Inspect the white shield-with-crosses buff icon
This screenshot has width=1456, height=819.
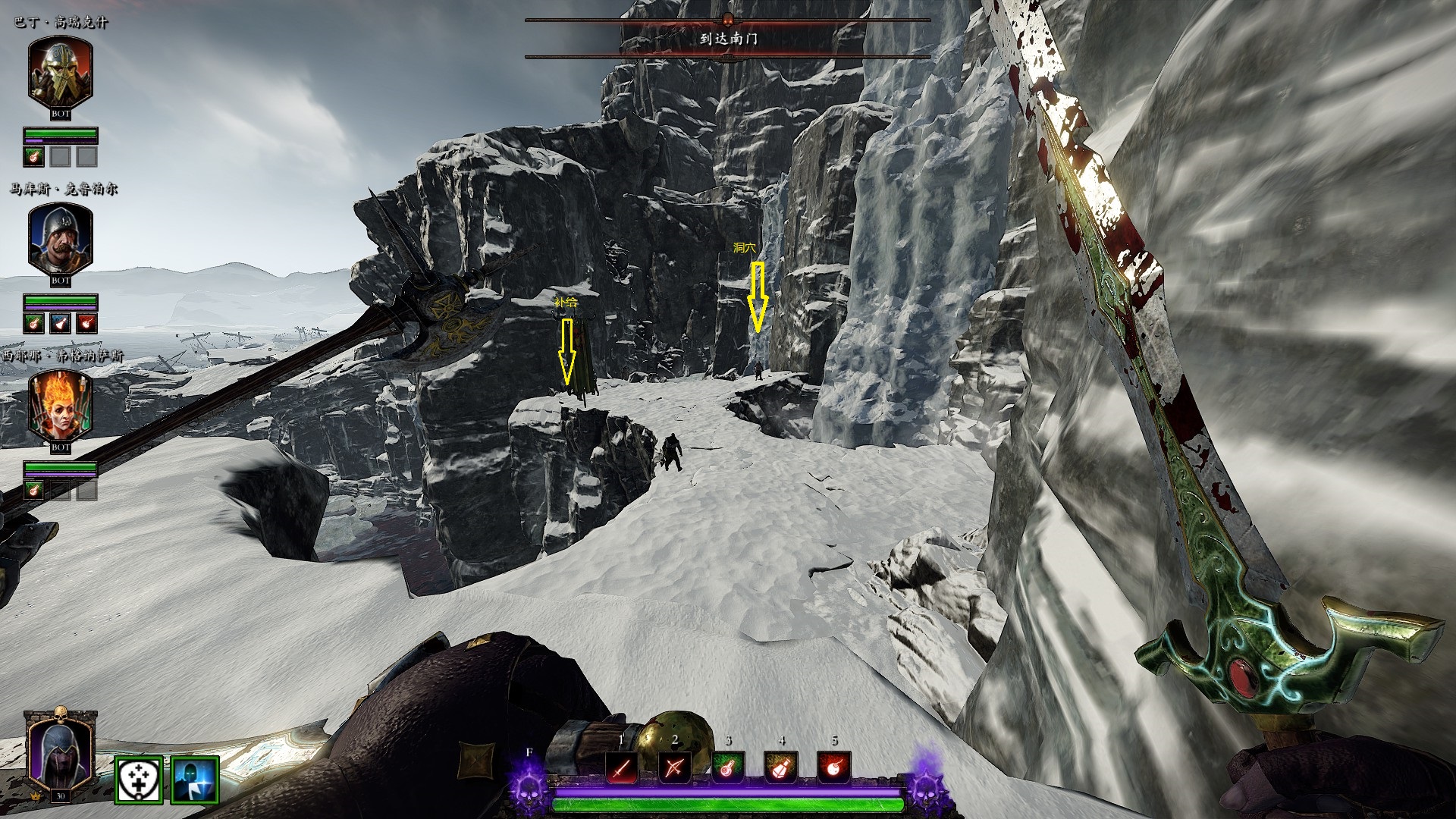click(x=139, y=780)
